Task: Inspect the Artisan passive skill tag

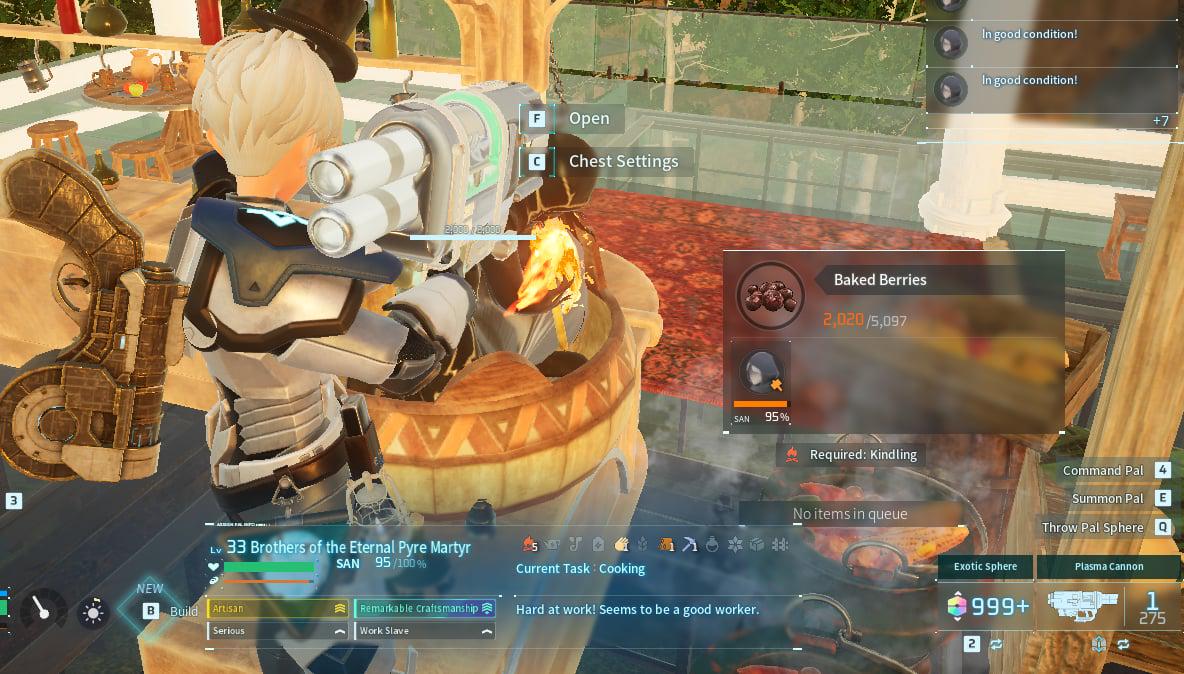Action: point(277,608)
